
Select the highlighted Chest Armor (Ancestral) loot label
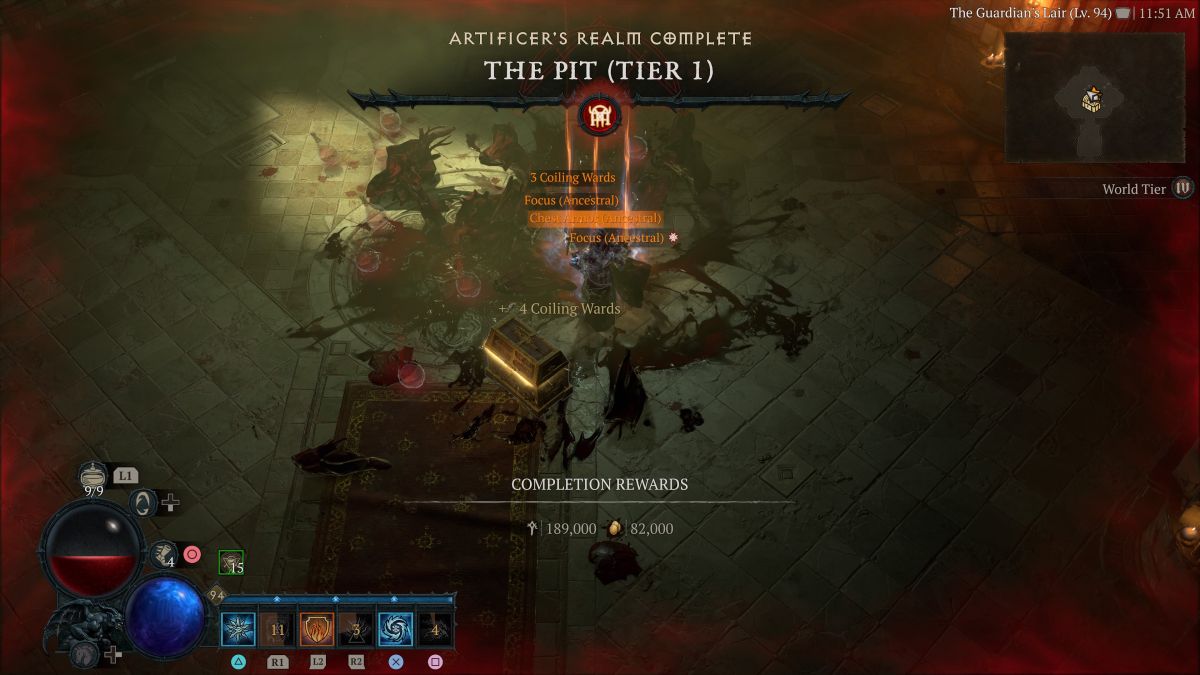tap(595, 218)
